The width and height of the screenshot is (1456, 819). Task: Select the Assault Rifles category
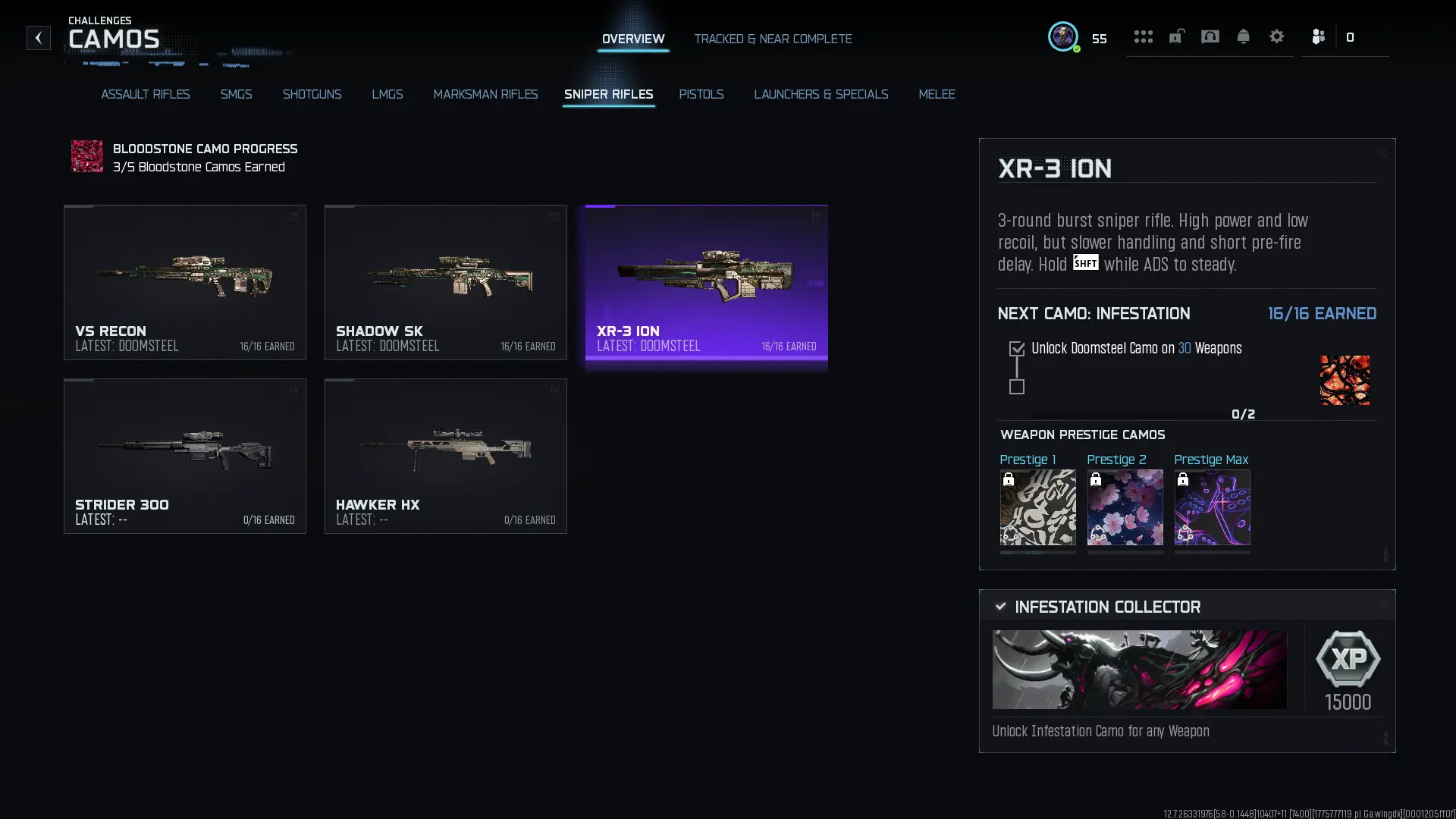[145, 94]
